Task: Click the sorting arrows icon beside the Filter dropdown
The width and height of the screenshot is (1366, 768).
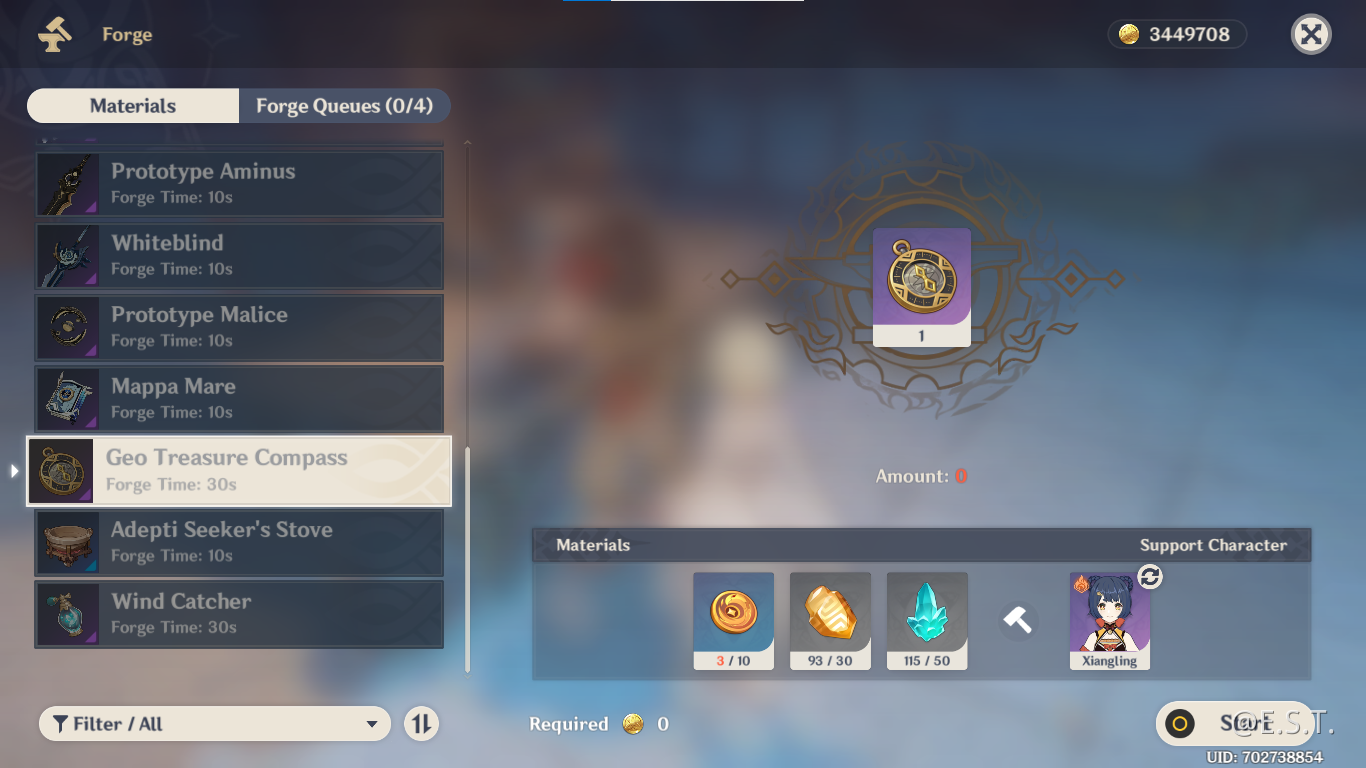Action: tap(422, 723)
